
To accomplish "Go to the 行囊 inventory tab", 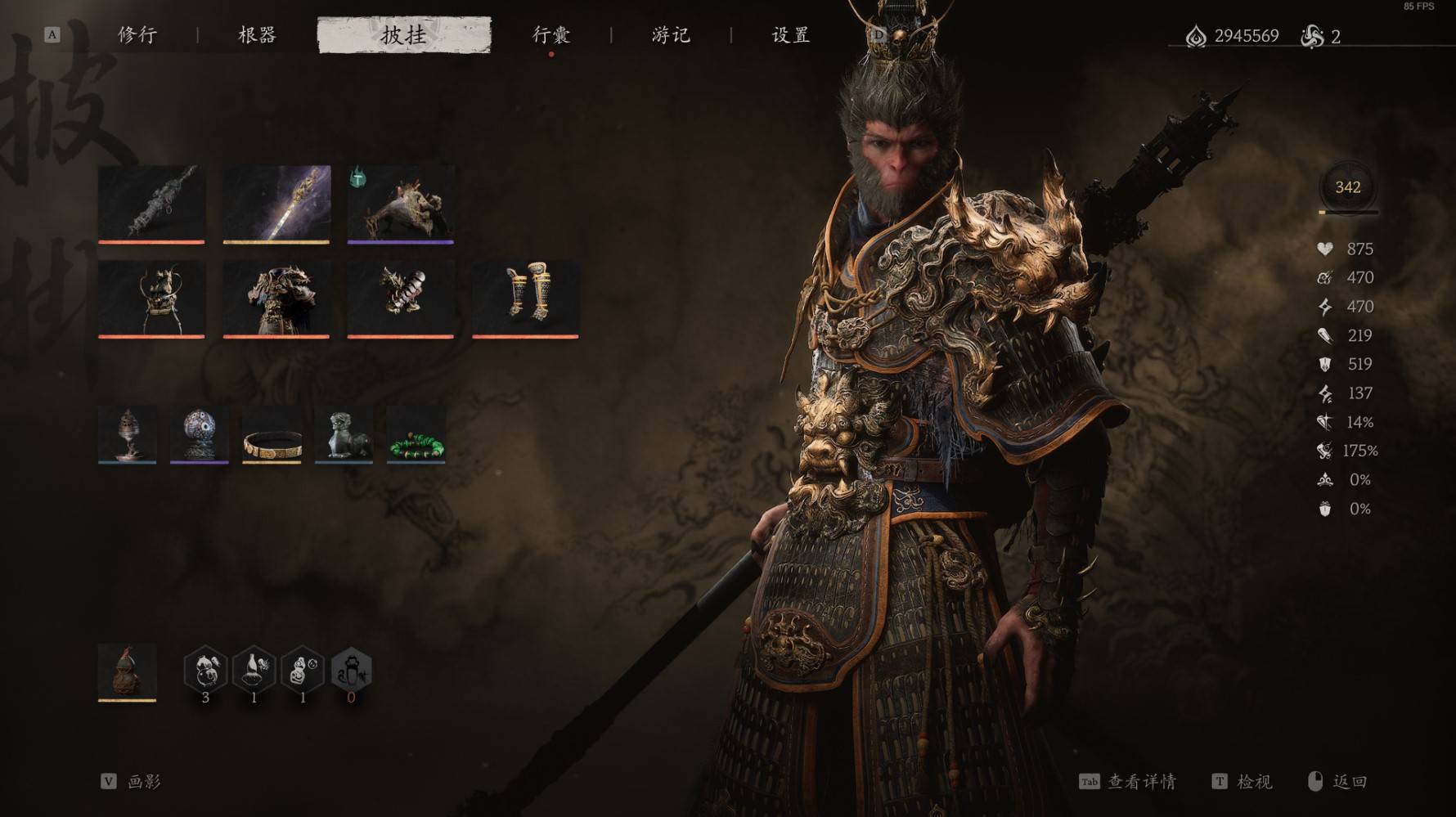I will click(x=551, y=35).
